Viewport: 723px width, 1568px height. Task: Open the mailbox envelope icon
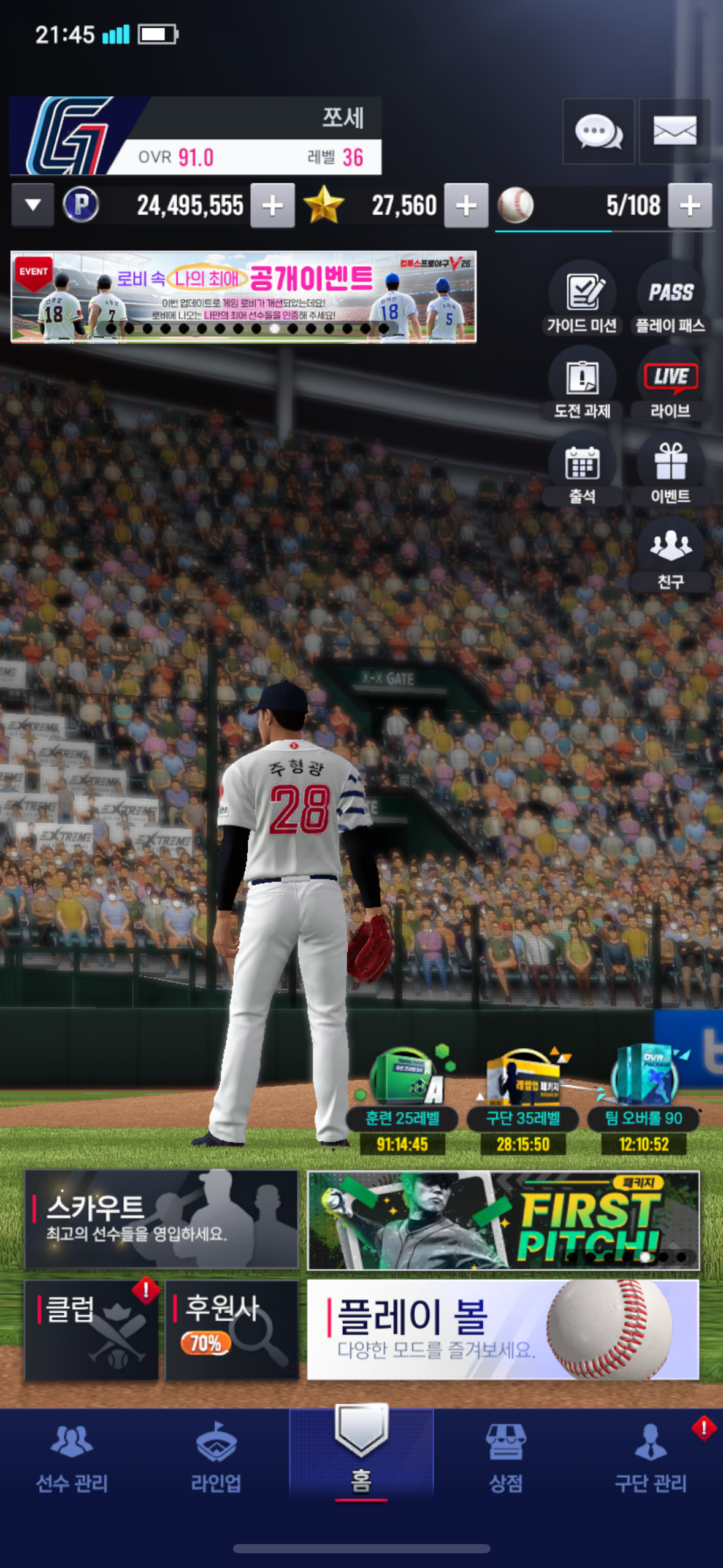click(x=675, y=131)
